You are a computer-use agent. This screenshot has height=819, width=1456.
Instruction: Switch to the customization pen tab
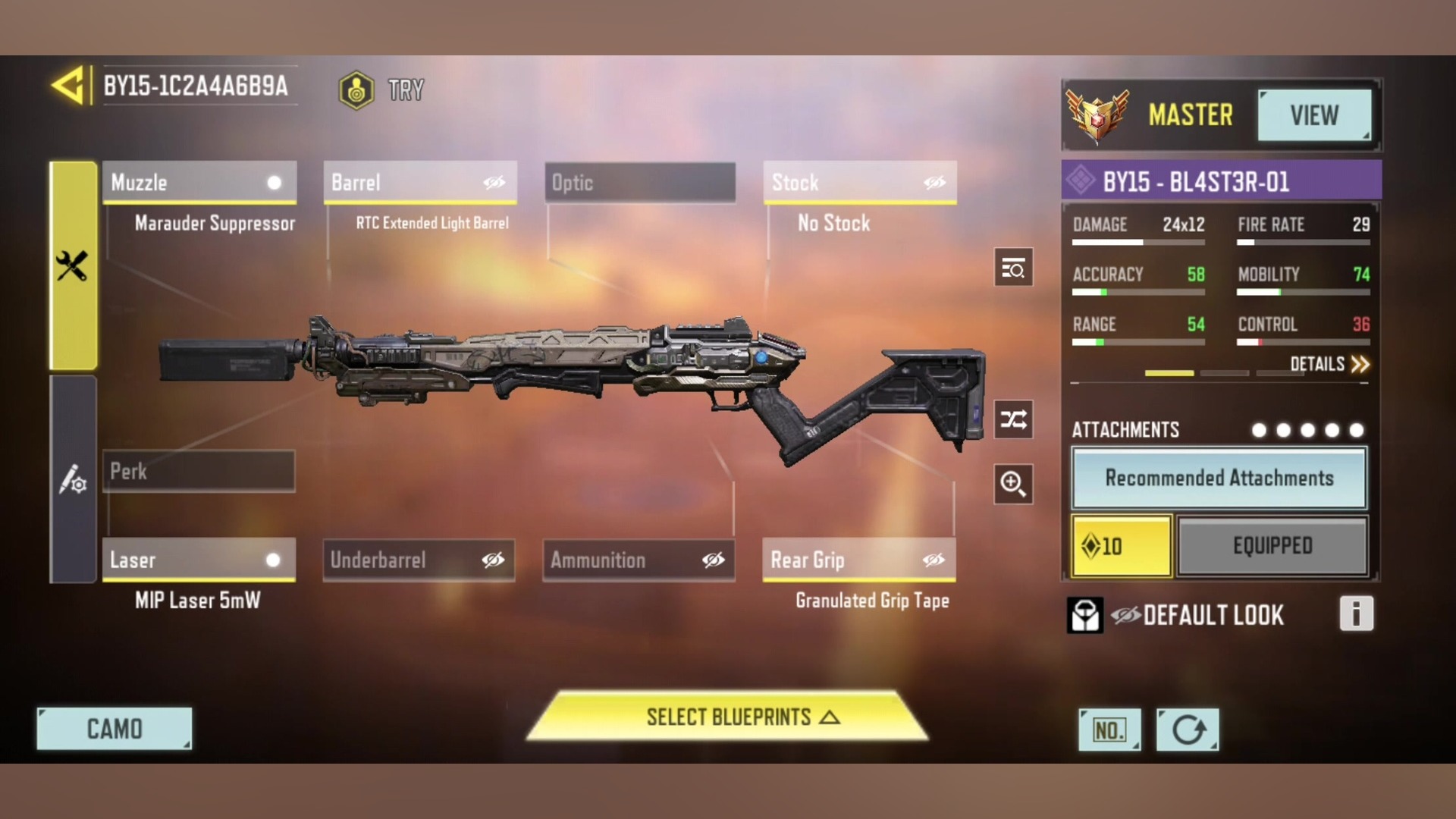(x=74, y=480)
